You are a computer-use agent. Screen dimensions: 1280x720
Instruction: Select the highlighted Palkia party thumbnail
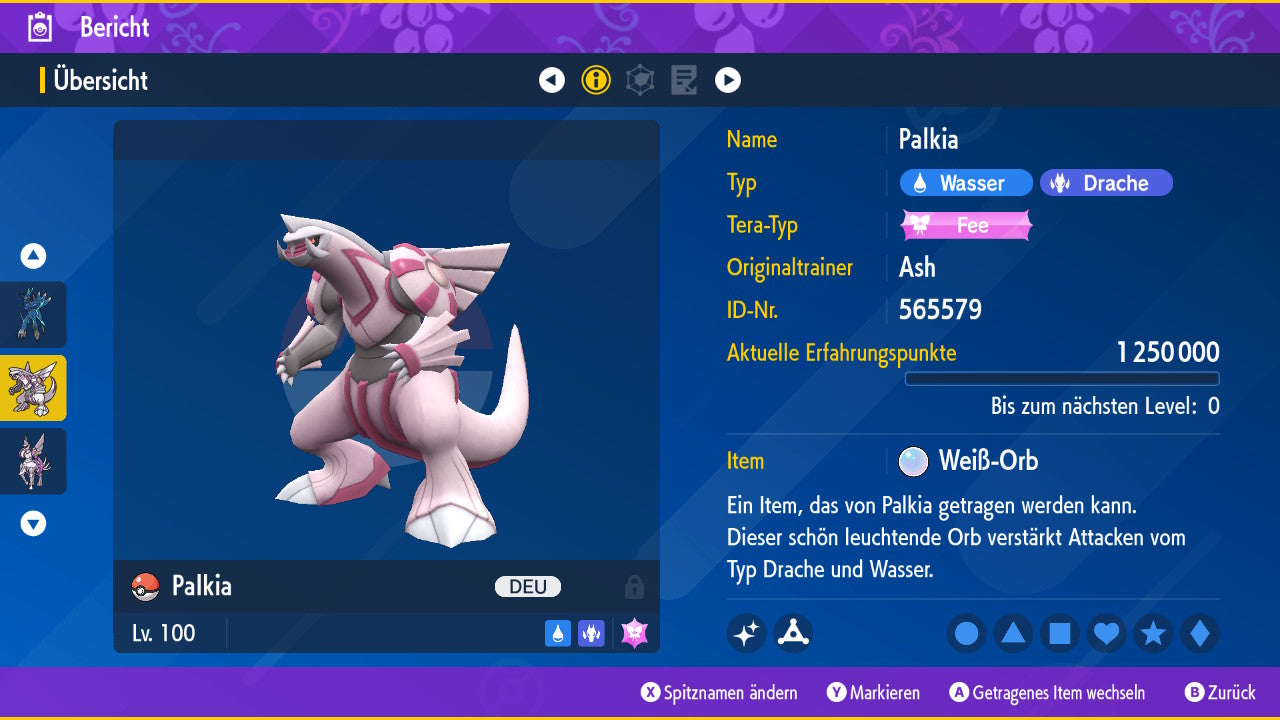[33, 388]
